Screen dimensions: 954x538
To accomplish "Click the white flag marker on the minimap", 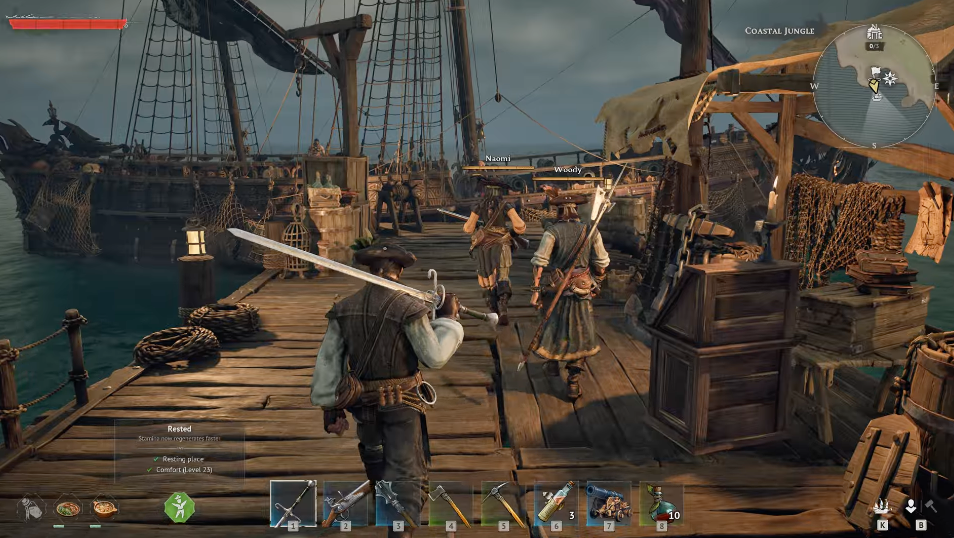I will [x=874, y=72].
